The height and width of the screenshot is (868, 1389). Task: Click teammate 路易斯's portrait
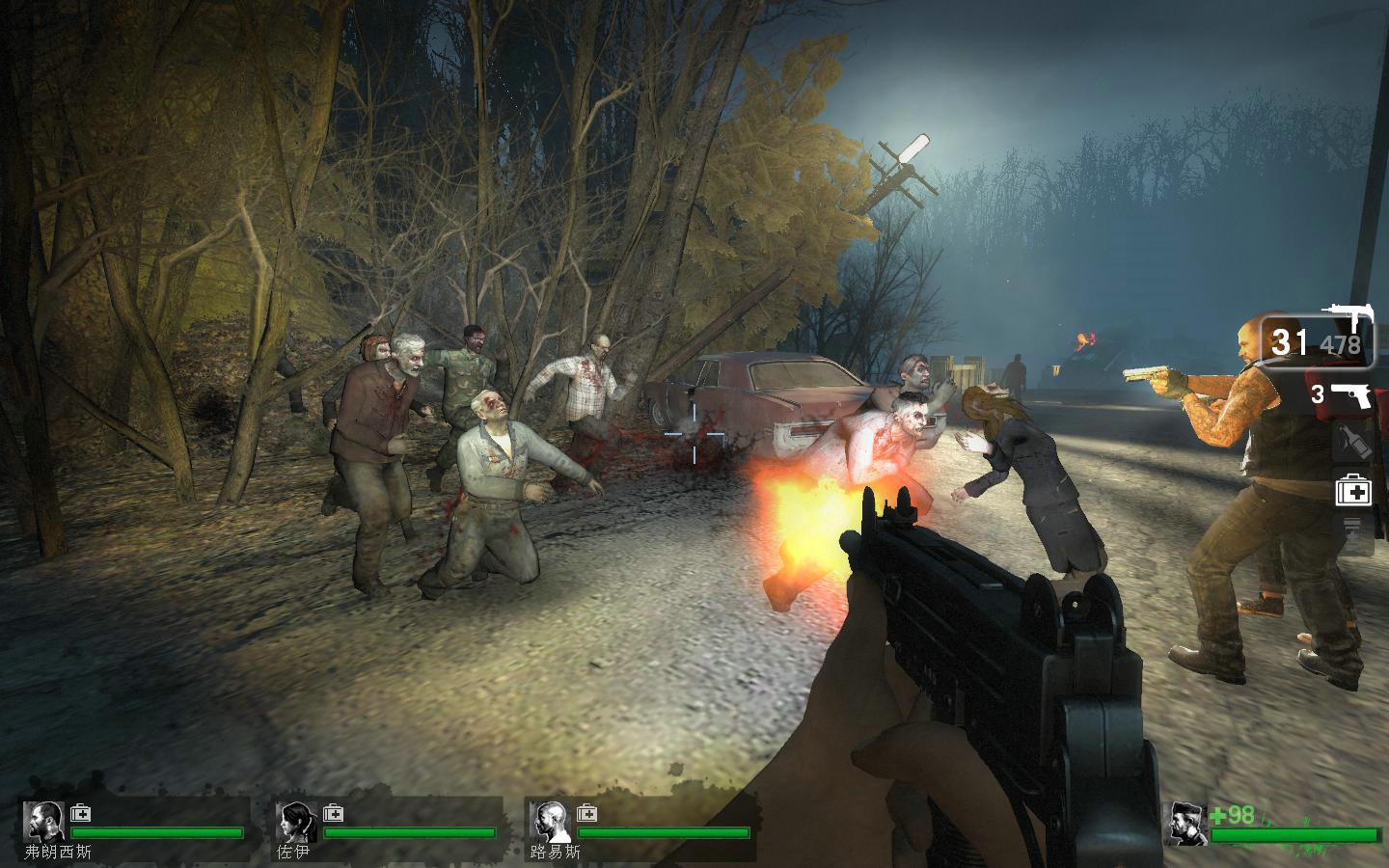pos(549,822)
